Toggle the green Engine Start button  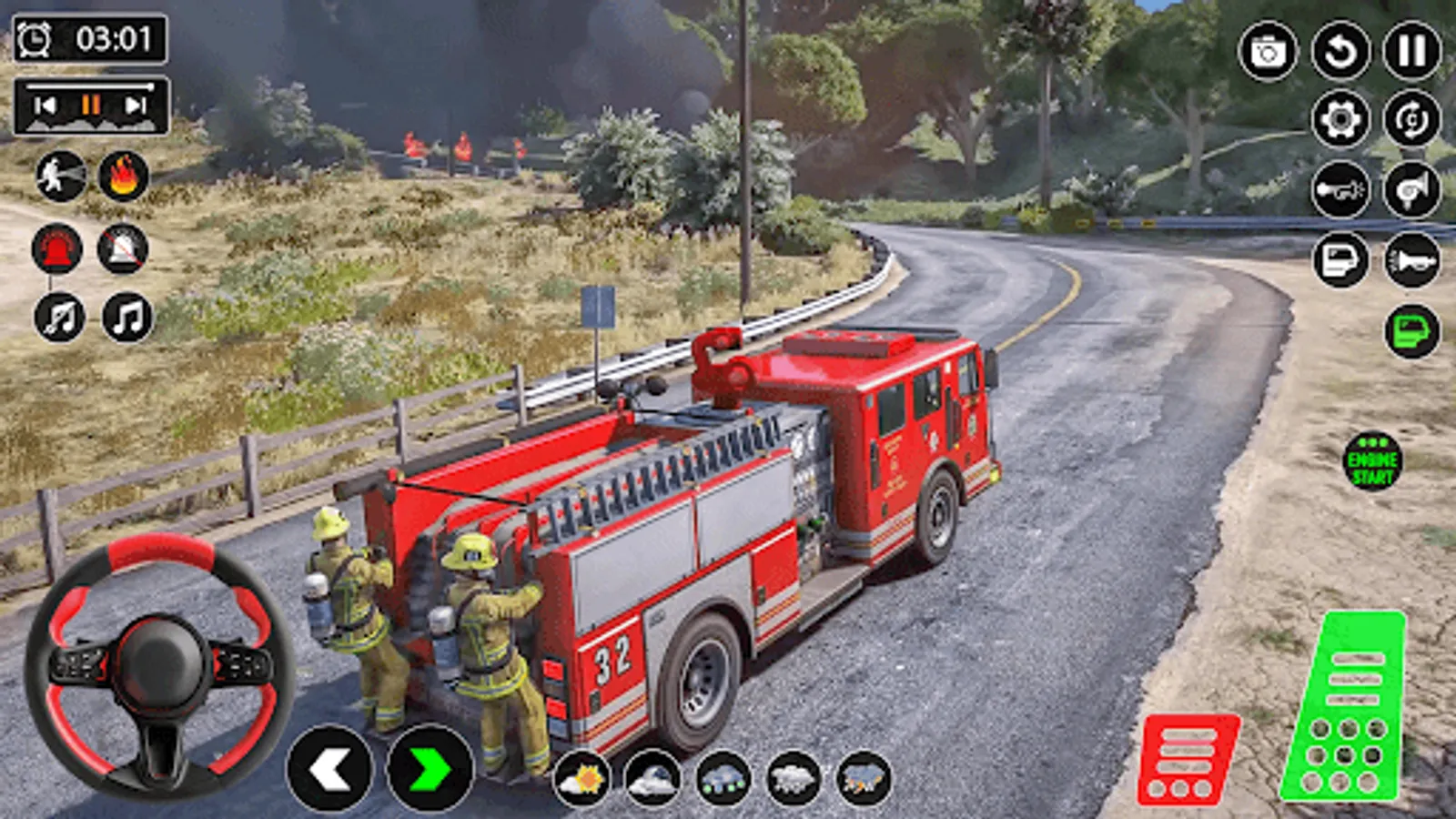click(1374, 460)
